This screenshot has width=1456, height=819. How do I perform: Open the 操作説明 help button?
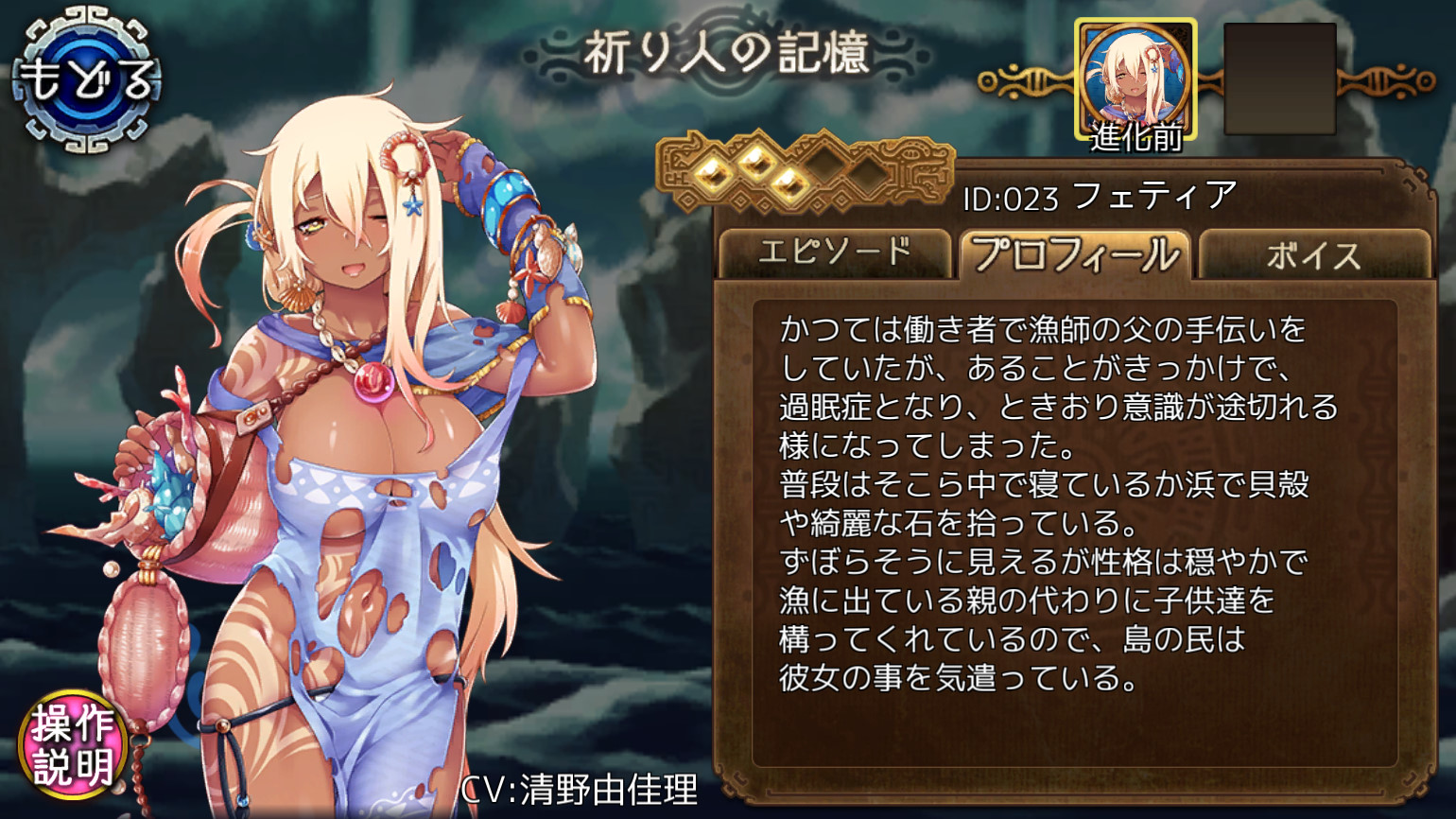coord(71,745)
